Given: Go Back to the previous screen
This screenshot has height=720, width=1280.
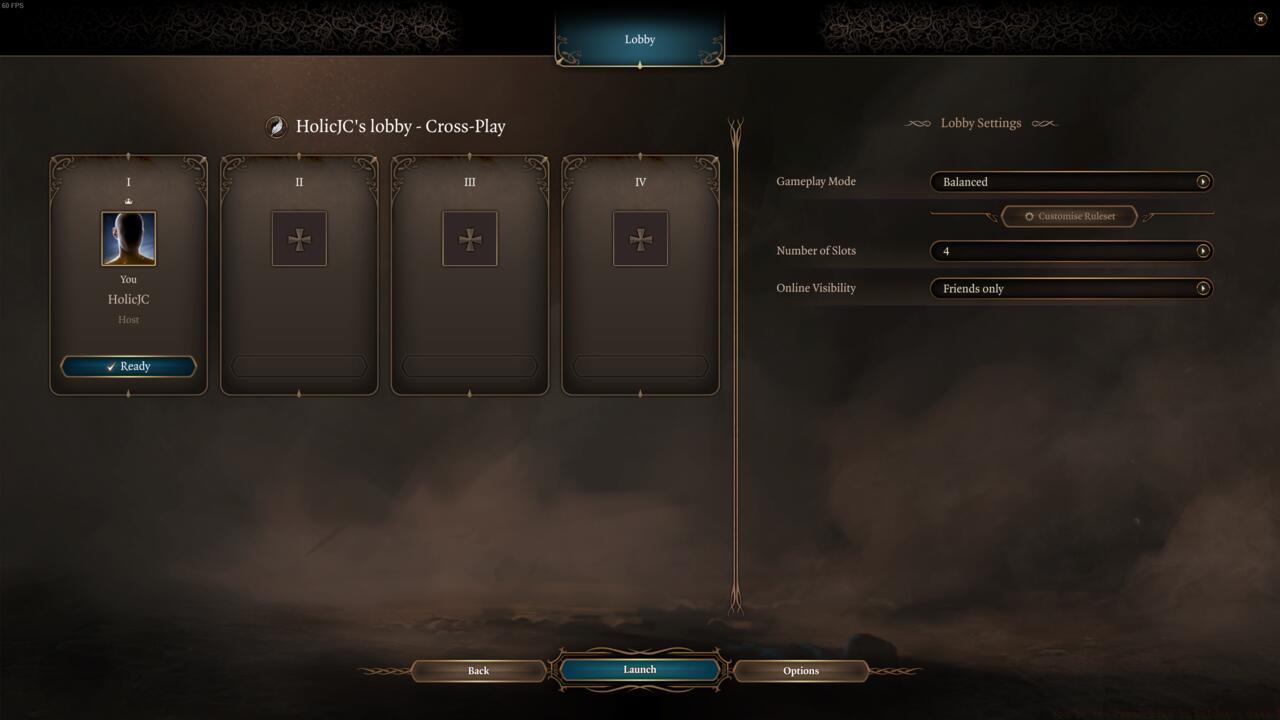Looking at the screenshot, I should (478, 670).
